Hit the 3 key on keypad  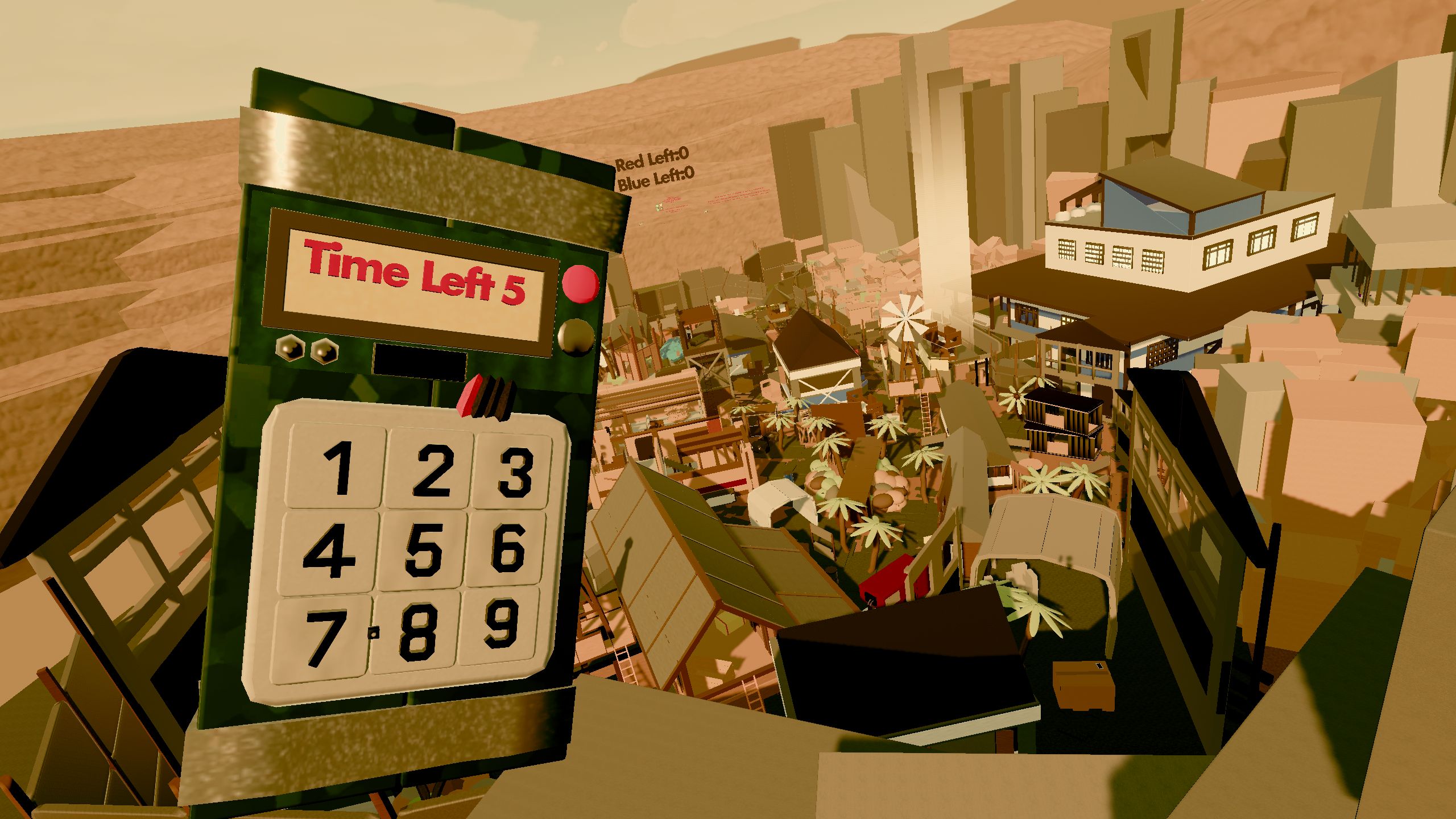coord(514,471)
